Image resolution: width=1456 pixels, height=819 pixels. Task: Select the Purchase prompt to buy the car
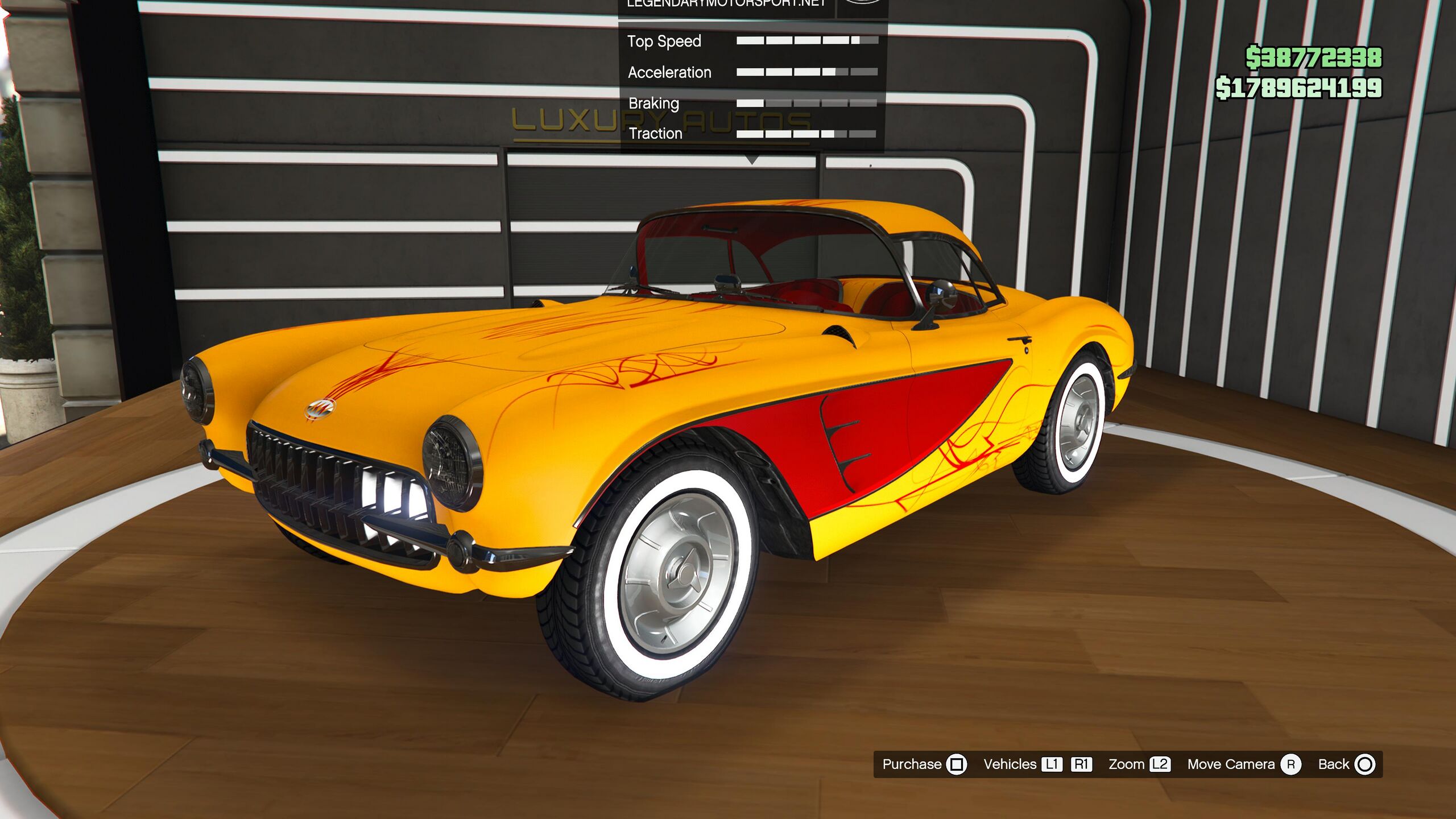pos(924,764)
